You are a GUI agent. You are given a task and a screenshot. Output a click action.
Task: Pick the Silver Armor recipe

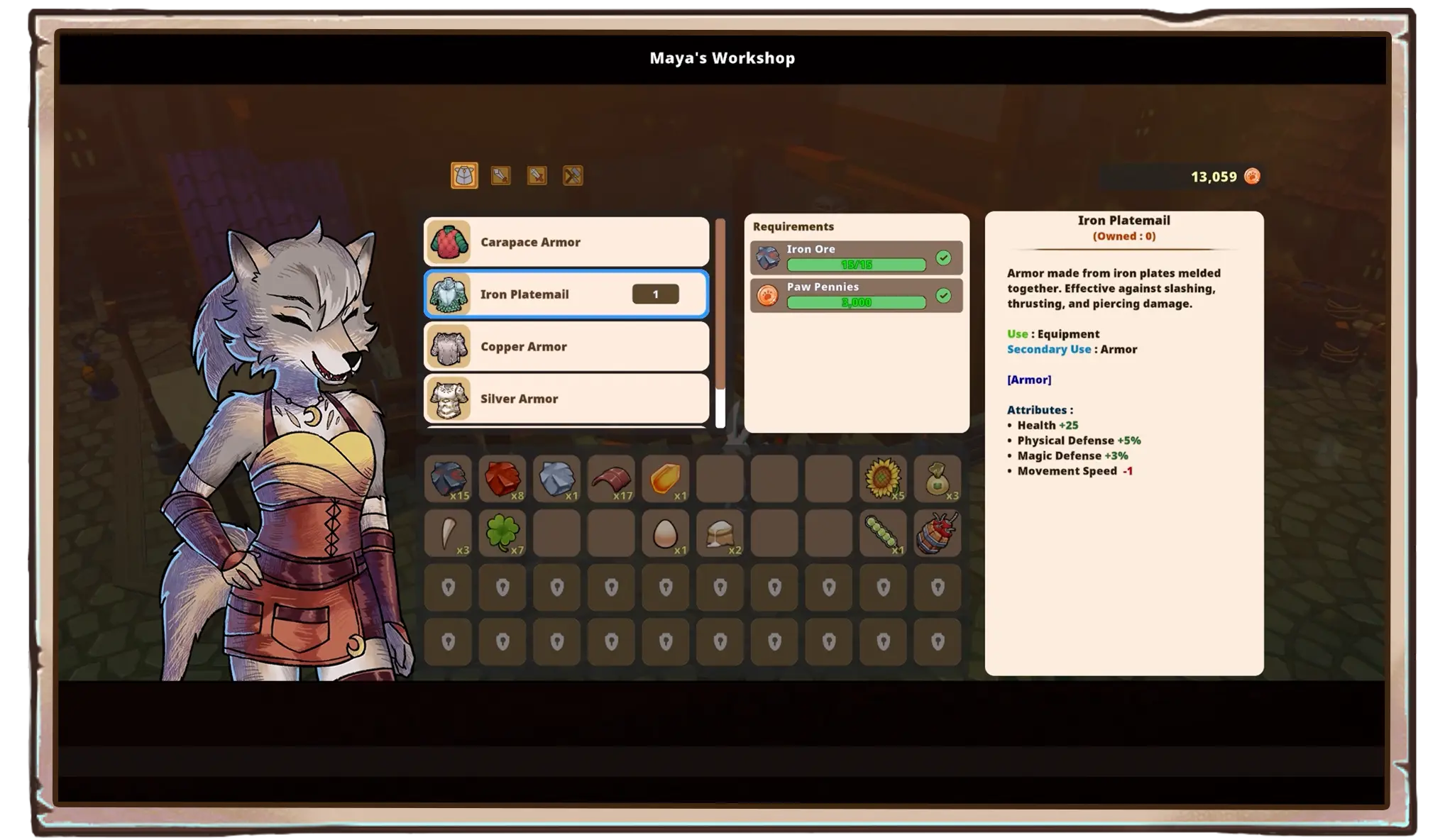click(x=566, y=399)
